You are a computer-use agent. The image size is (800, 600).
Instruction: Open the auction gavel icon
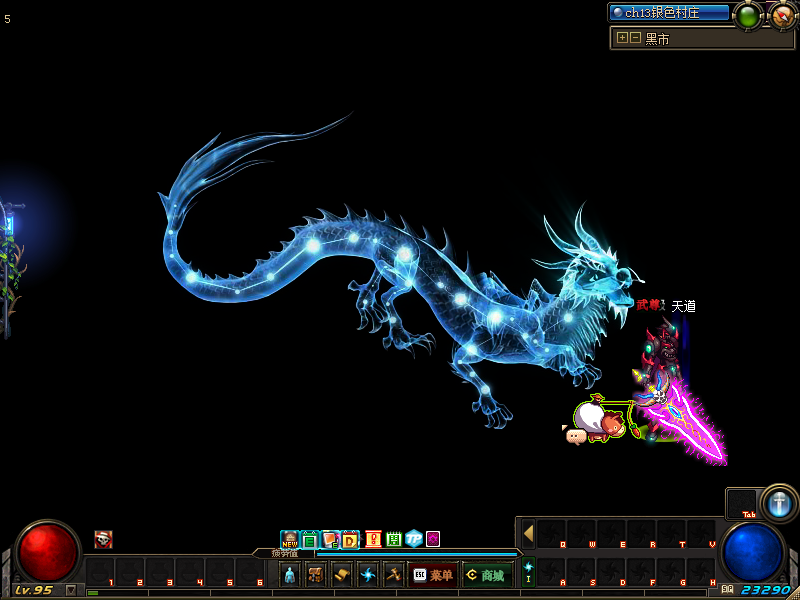393,575
